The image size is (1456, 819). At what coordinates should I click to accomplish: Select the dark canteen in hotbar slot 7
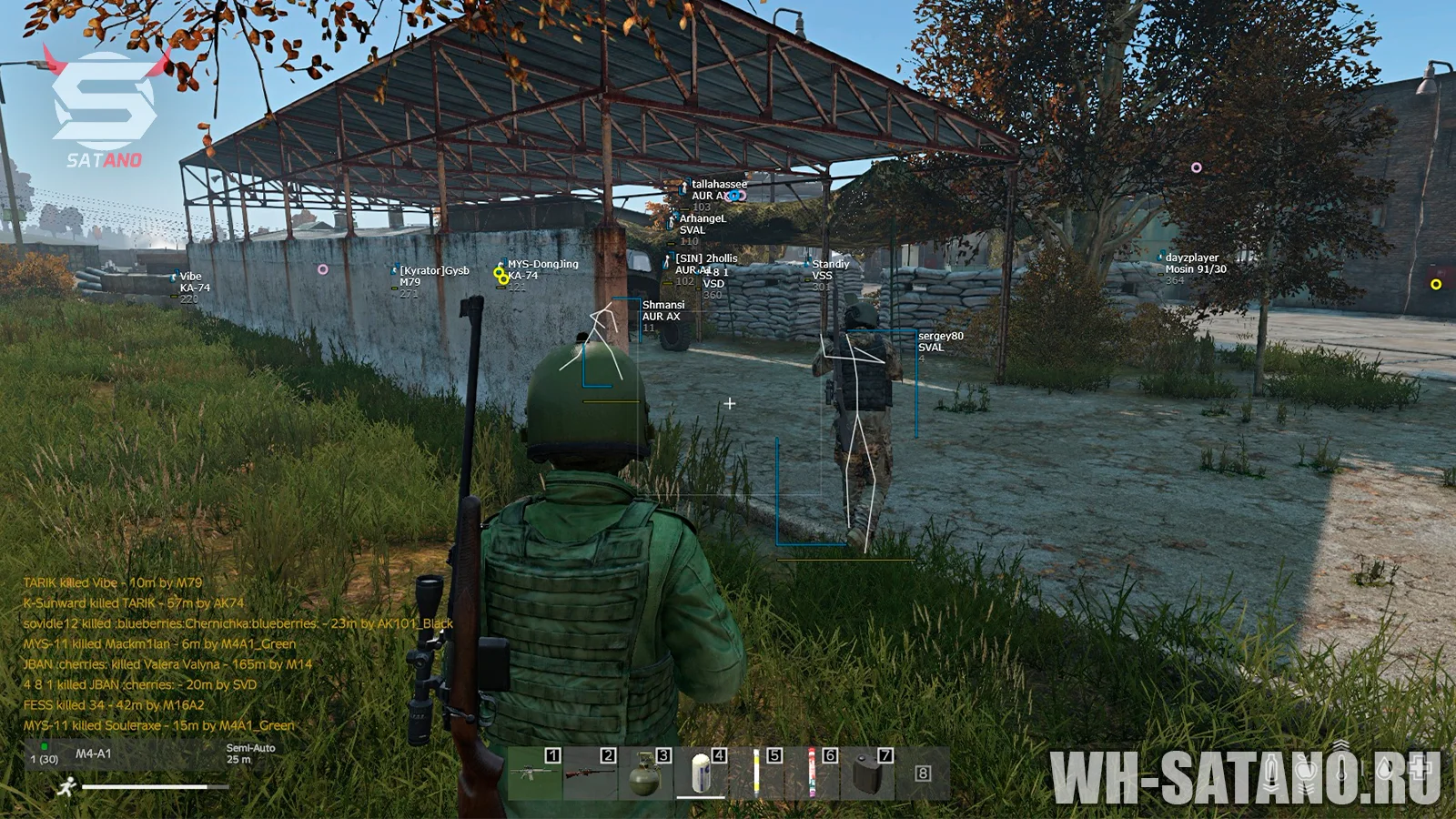click(867, 773)
